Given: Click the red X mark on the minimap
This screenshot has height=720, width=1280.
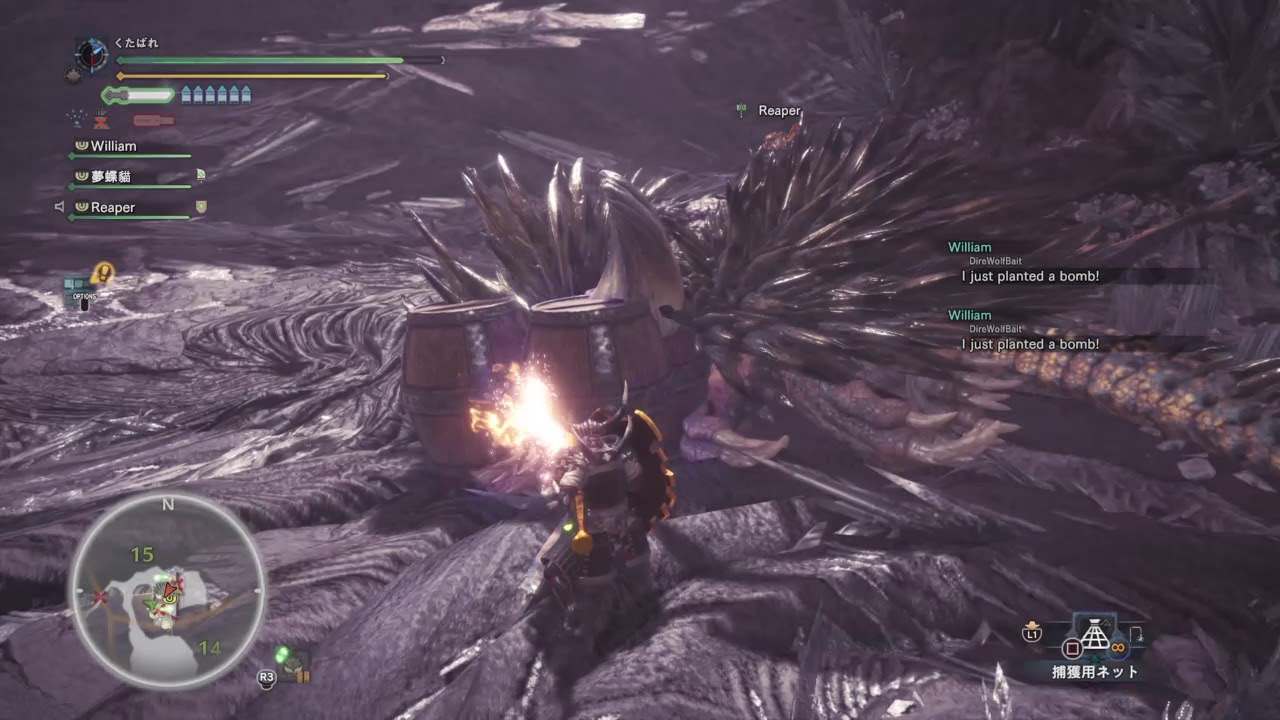Looking at the screenshot, I should pos(99,596).
